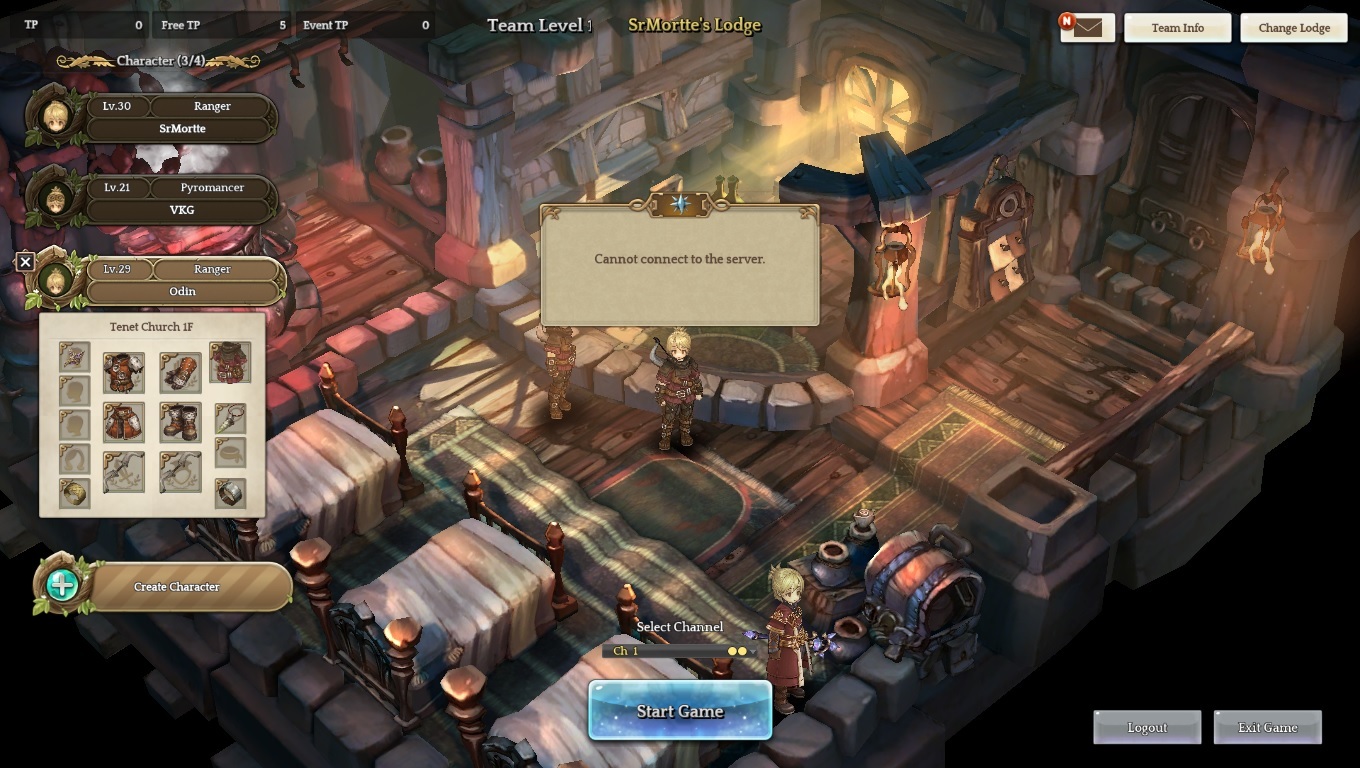1360x768 pixels.
Task: Inspect the leather pants slot
Action: [124, 422]
